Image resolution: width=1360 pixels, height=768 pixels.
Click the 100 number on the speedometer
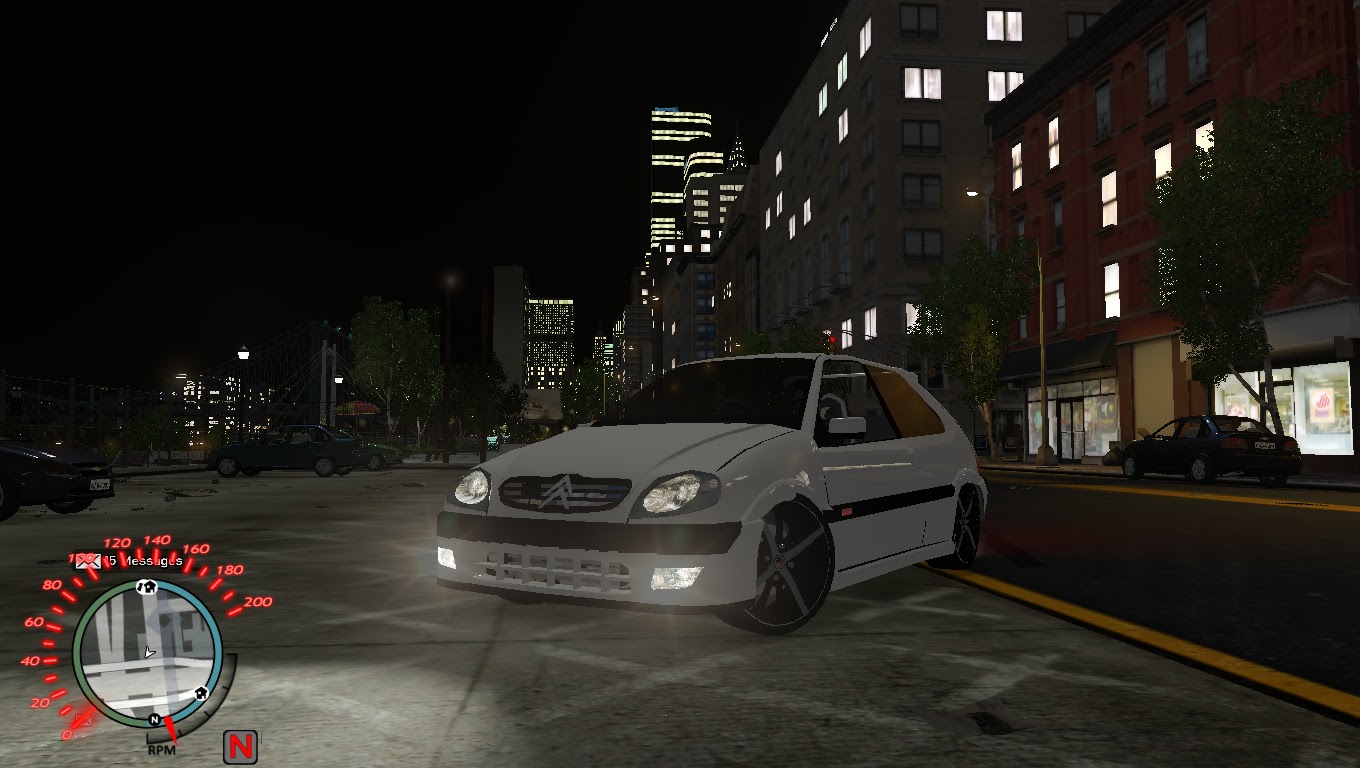(80, 557)
